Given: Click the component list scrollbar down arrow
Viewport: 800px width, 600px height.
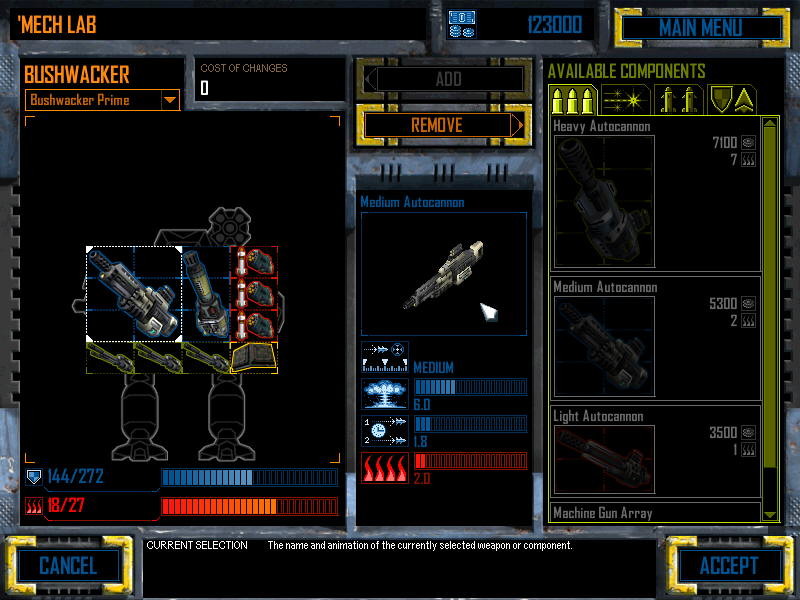Looking at the screenshot, I should 770,514.
